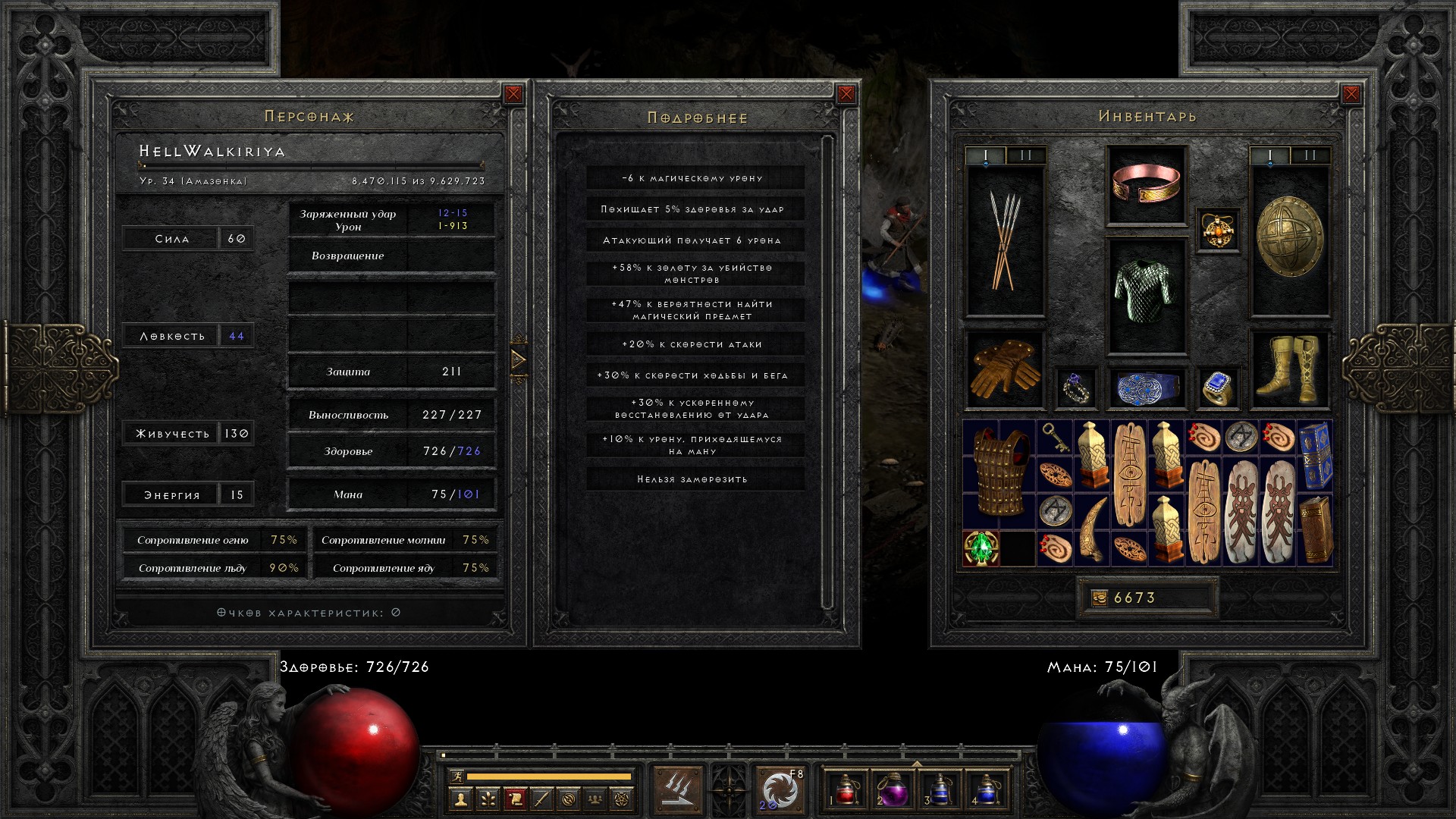This screenshot has width=1456, height=819.
Task: Select the equipped round golden shield
Action: pyautogui.click(x=1289, y=237)
